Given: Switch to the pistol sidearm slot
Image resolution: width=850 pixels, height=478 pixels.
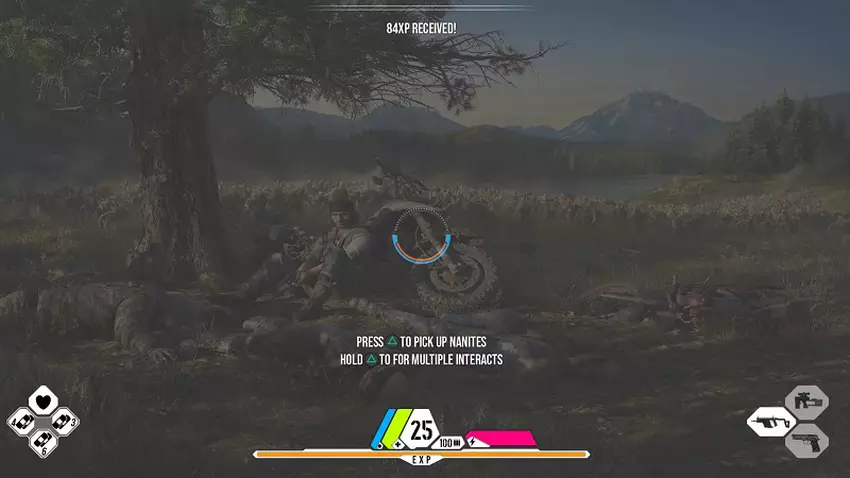Looking at the screenshot, I should pos(806,440).
